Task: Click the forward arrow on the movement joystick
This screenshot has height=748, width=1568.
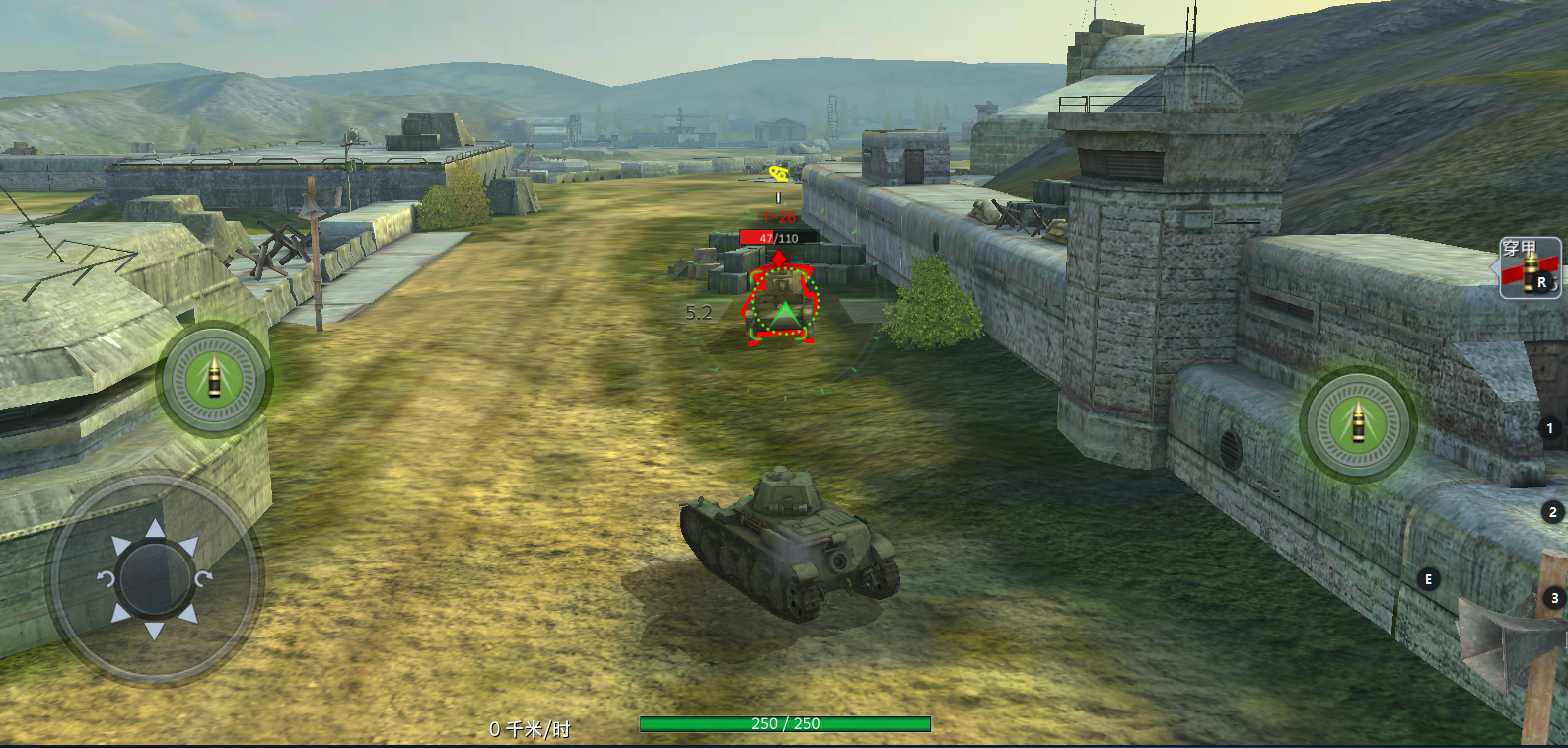Action: [x=155, y=530]
